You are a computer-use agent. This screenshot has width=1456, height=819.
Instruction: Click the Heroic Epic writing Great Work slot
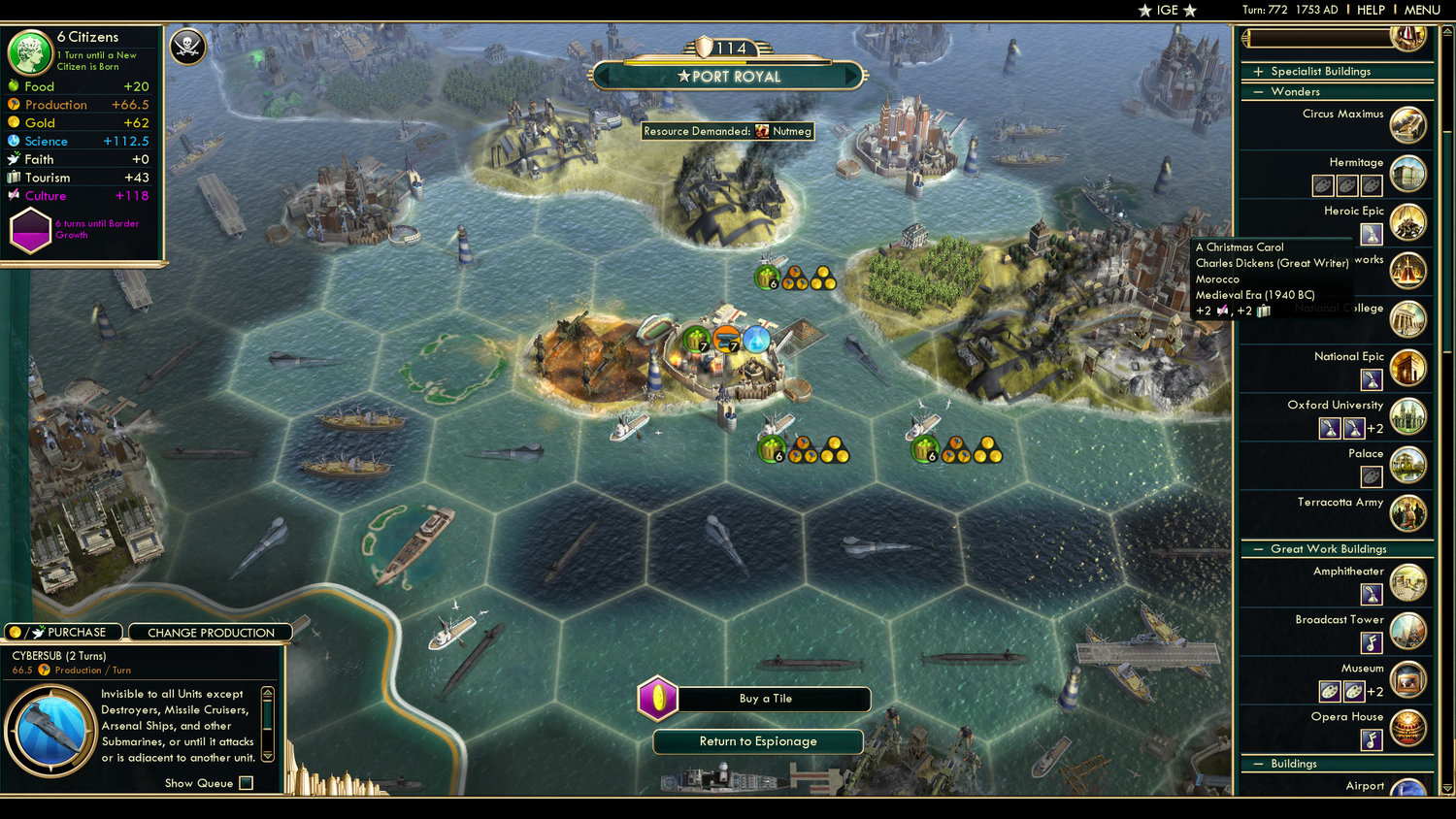pyautogui.click(x=1371, y=234)
